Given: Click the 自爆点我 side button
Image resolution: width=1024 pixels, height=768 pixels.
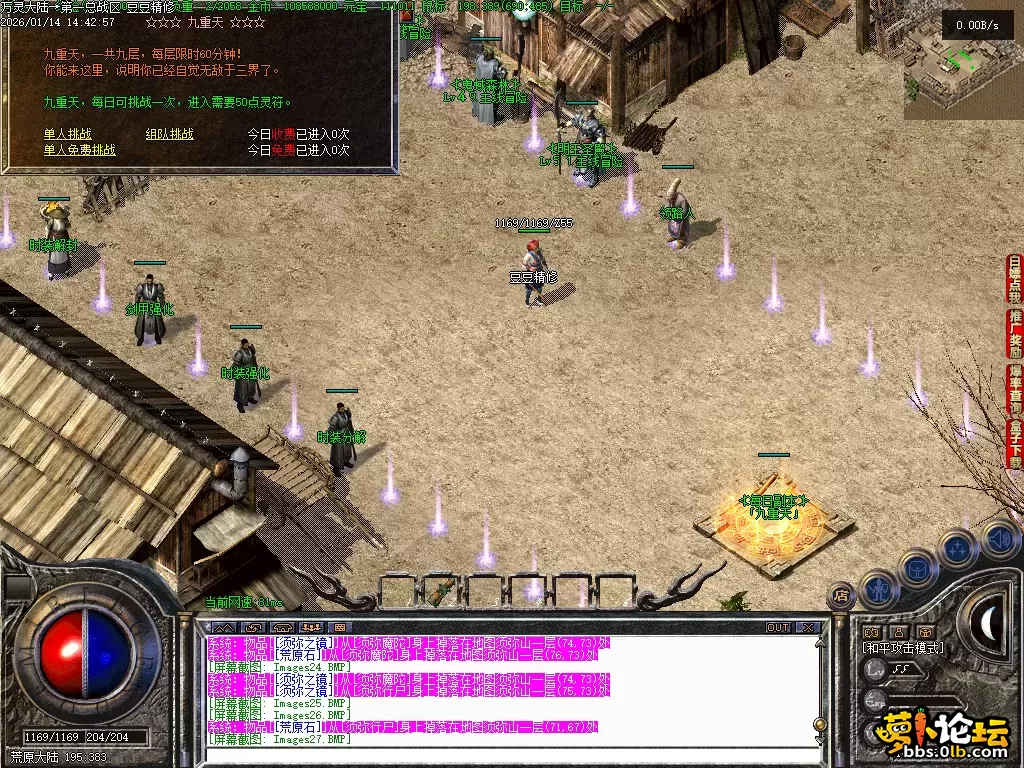Looking at the screenshot, I should click(x=1015, y=280).
